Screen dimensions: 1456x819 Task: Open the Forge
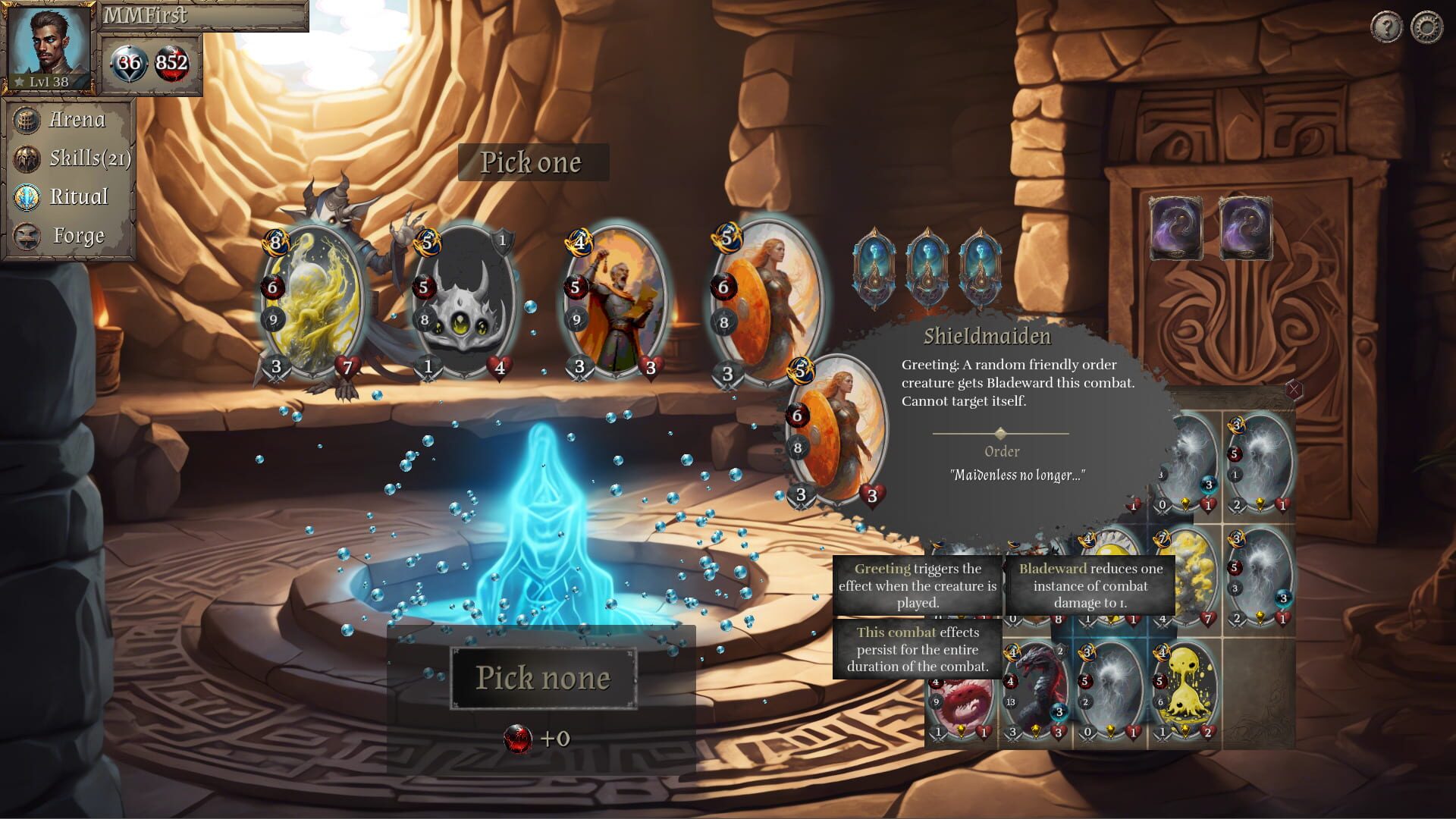tap(77, 236)
